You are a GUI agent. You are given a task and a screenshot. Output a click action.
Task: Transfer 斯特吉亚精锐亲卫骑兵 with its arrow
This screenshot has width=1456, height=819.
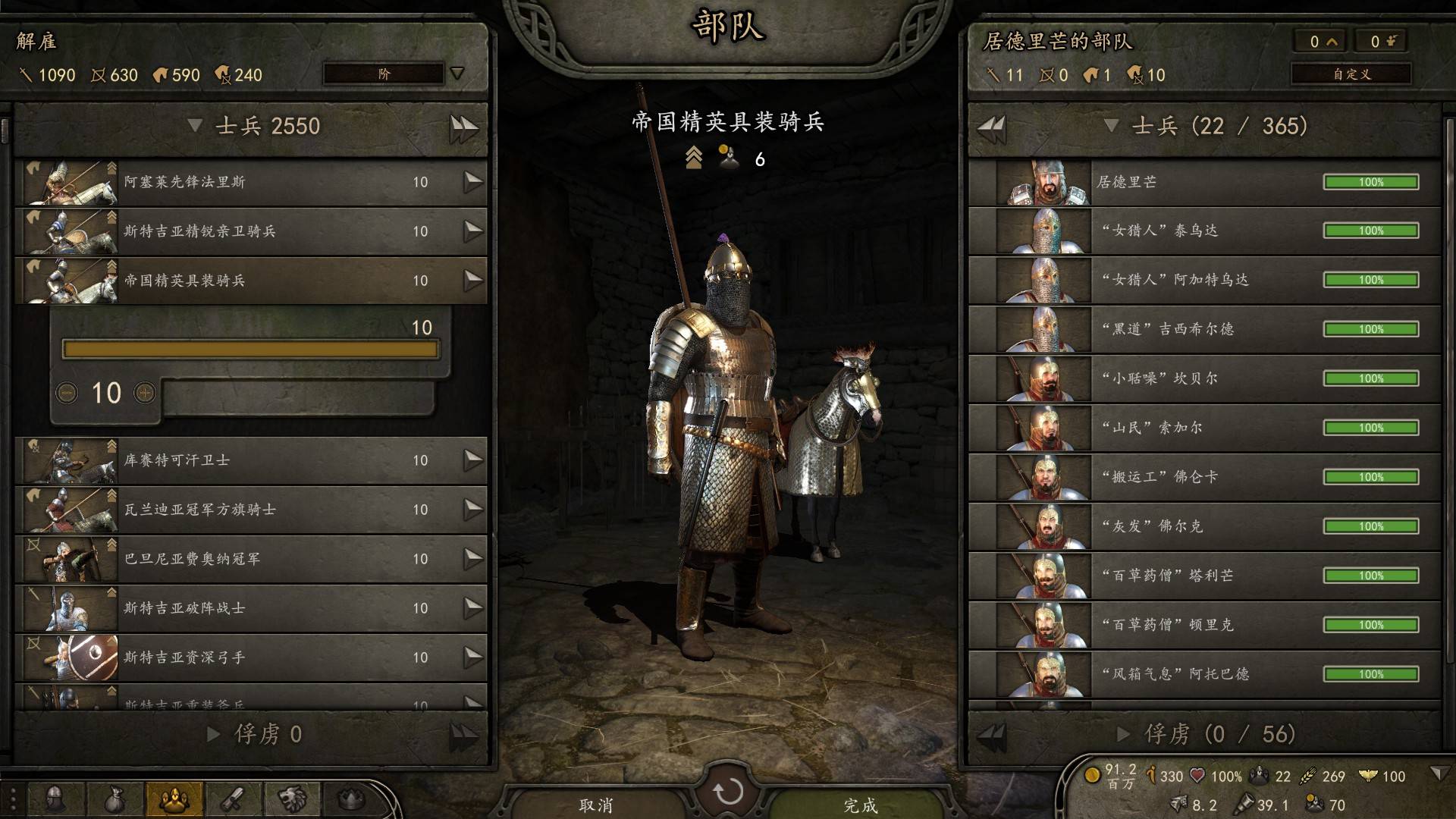tap(473, 231)
